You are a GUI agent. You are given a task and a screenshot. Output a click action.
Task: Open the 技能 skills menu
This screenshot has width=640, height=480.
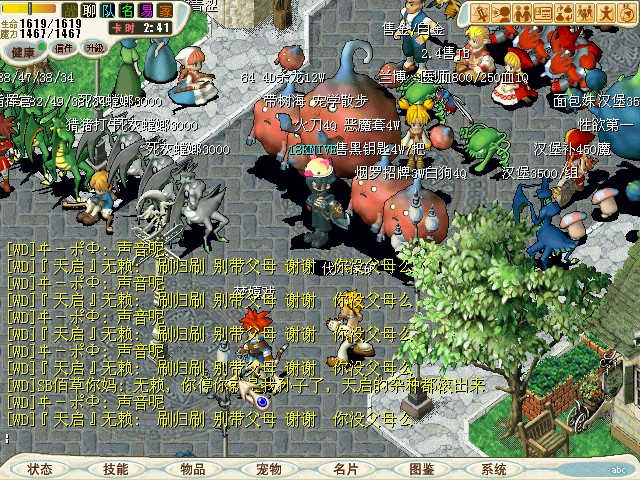pyautogui.click(x=116, y=468)
